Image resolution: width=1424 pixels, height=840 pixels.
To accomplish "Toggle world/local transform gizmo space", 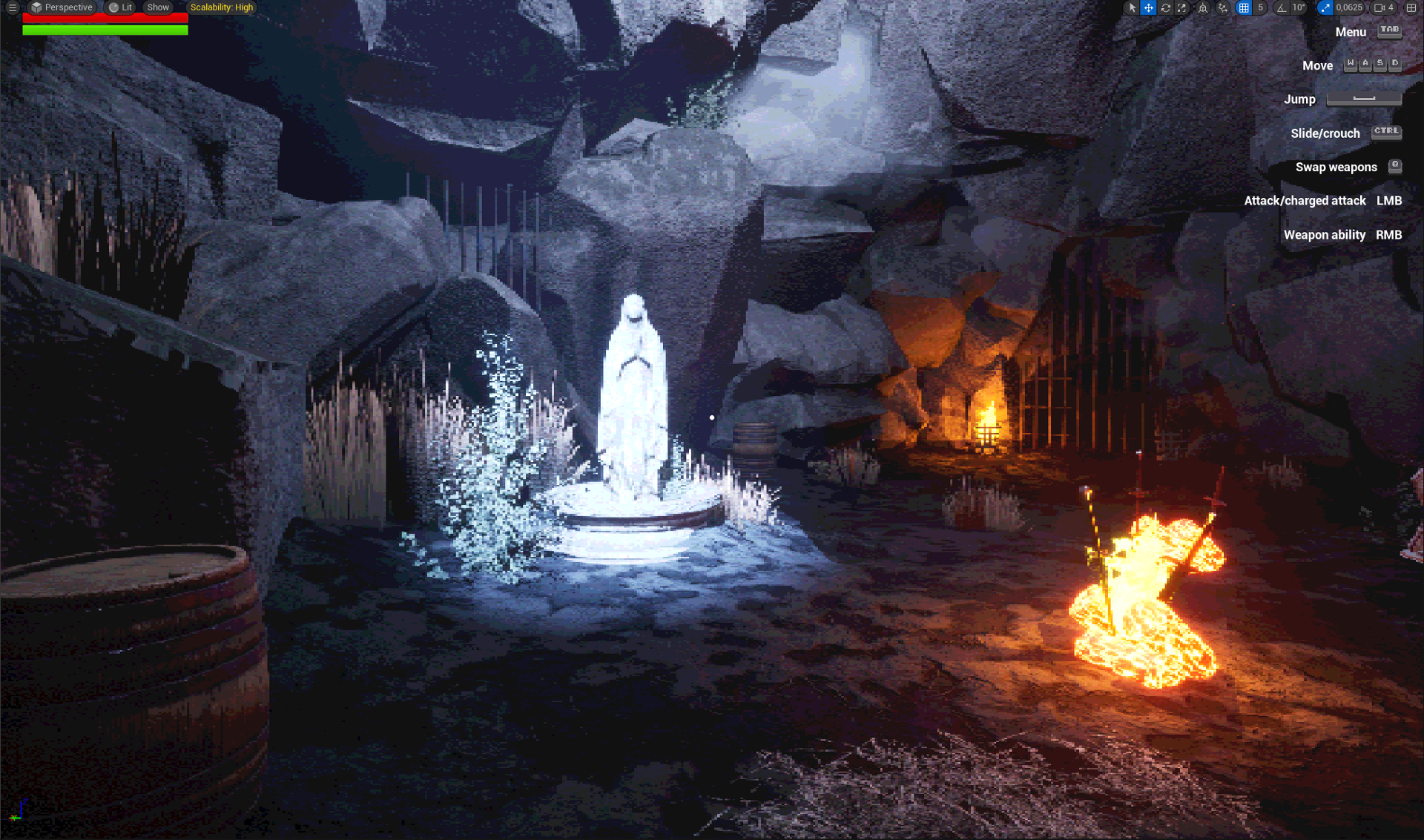I will (1203, 7).
